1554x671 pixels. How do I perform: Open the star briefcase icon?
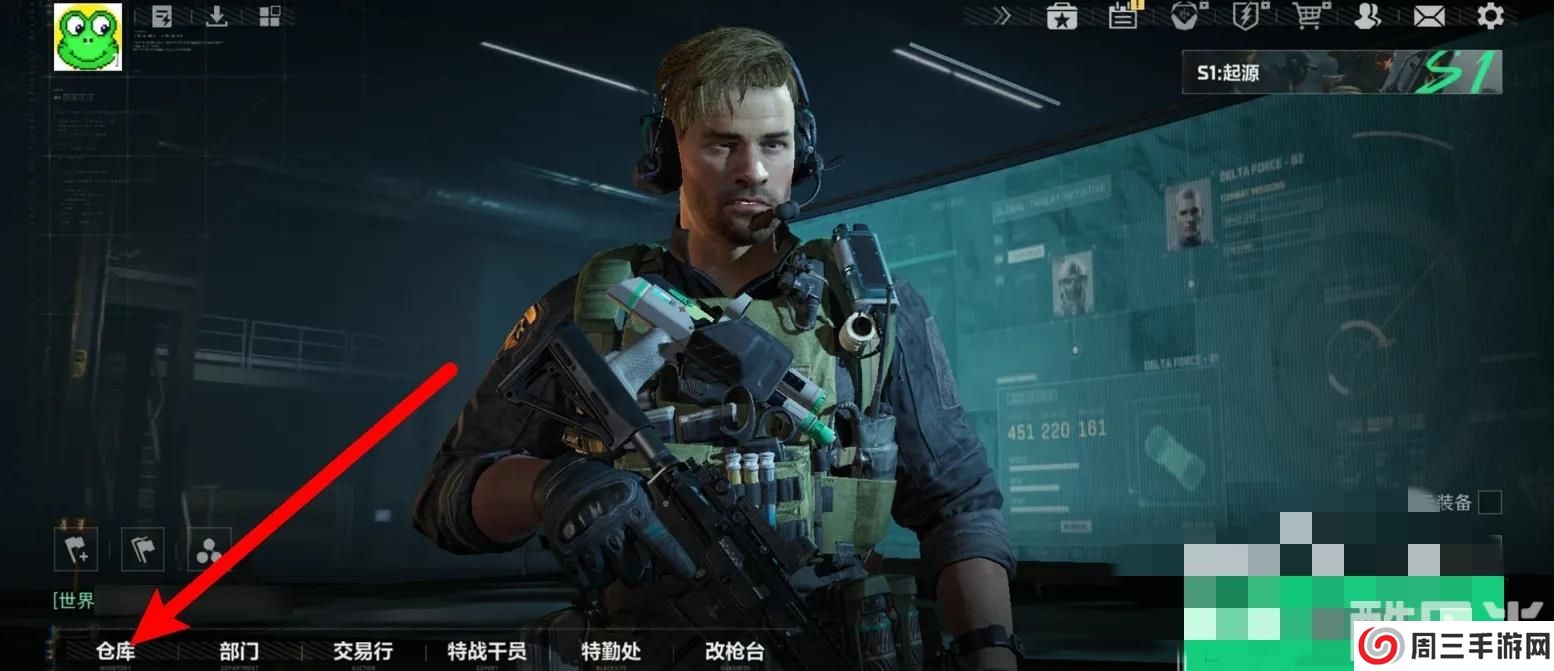1061,16
